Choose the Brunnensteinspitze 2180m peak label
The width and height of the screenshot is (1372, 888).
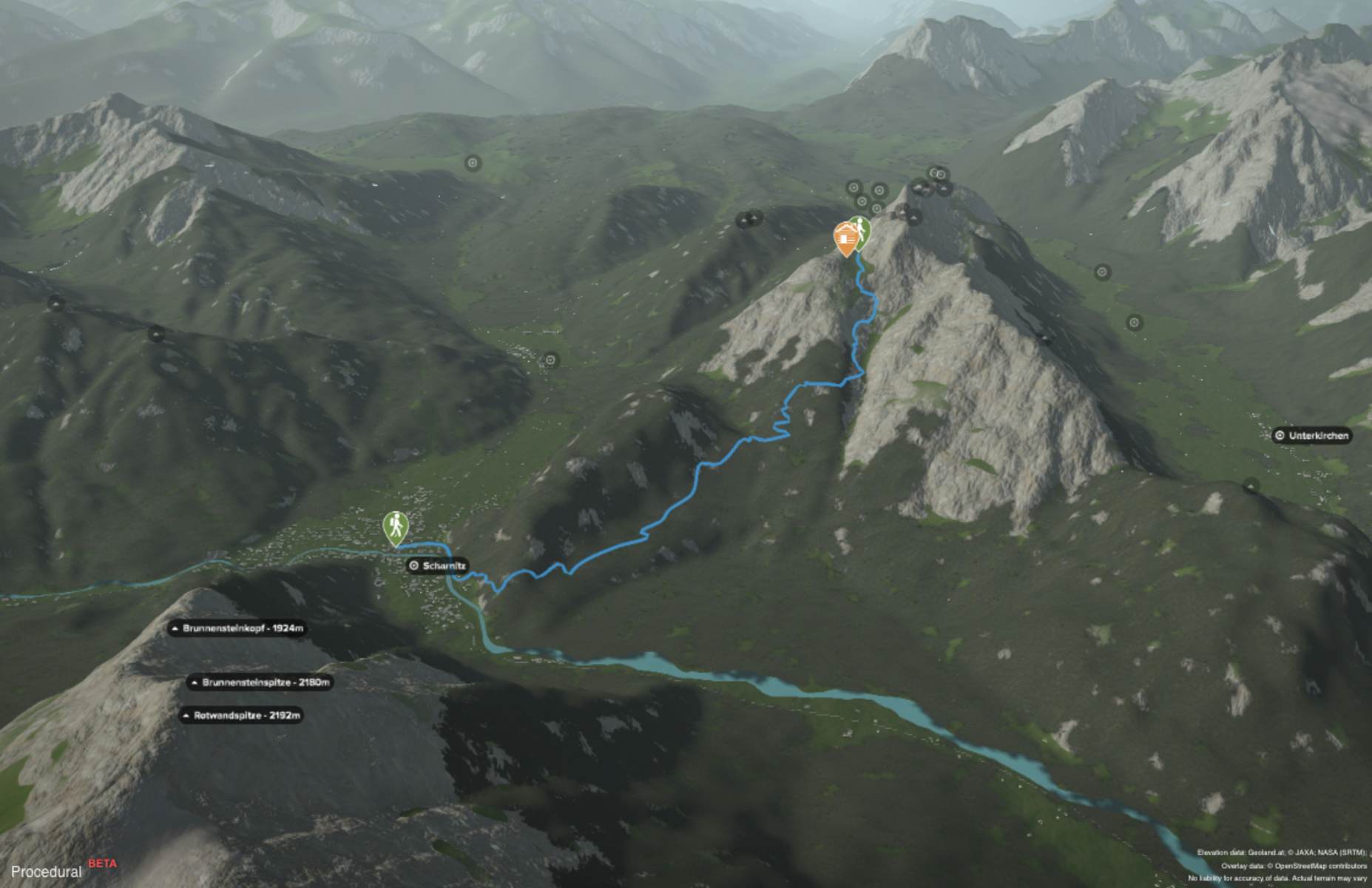click(259, 682)
